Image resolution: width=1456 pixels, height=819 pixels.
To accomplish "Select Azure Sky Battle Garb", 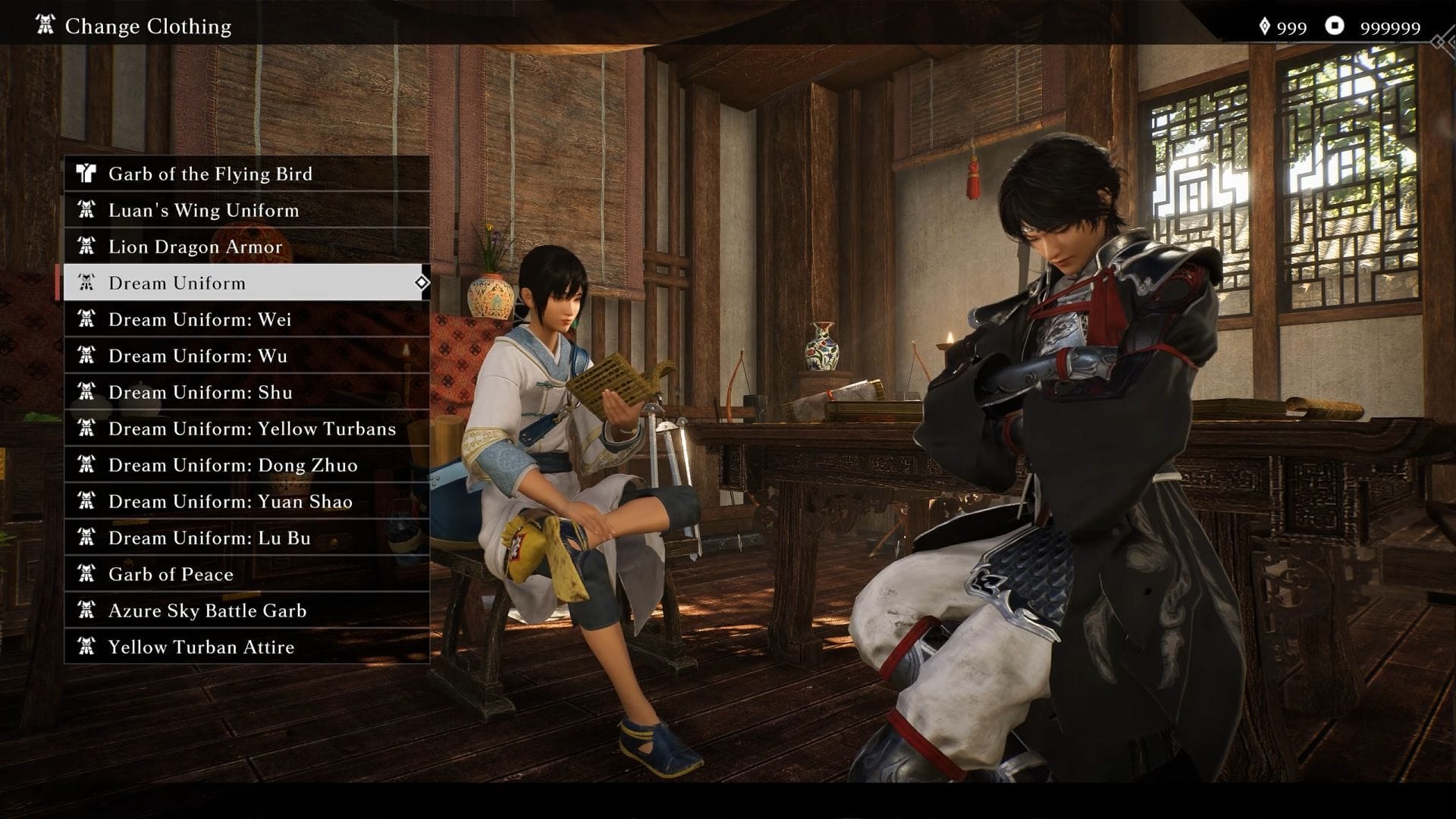I will pyautogui.click(x=246, y=610).
